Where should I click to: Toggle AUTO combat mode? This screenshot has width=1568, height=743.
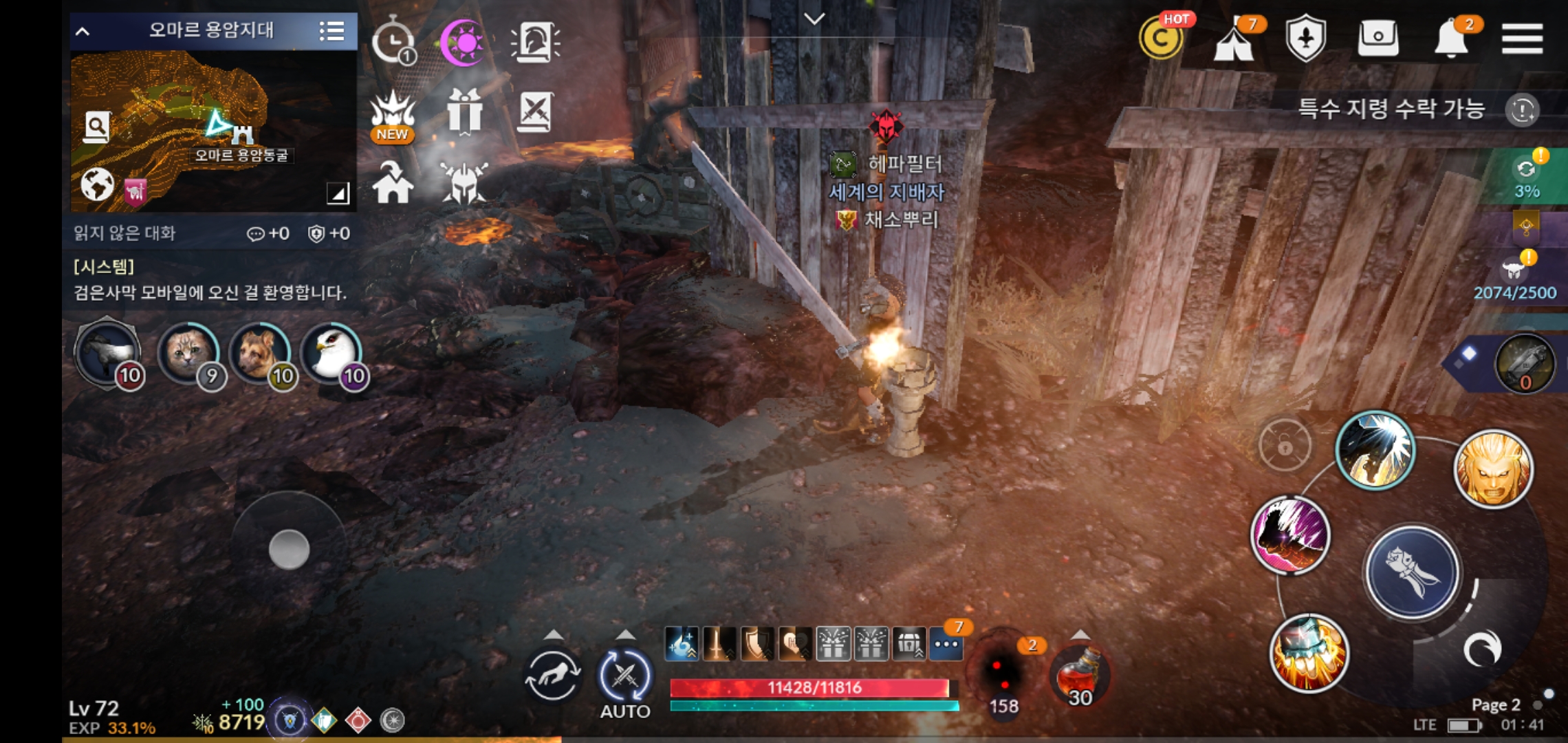(x=624, y=678)
